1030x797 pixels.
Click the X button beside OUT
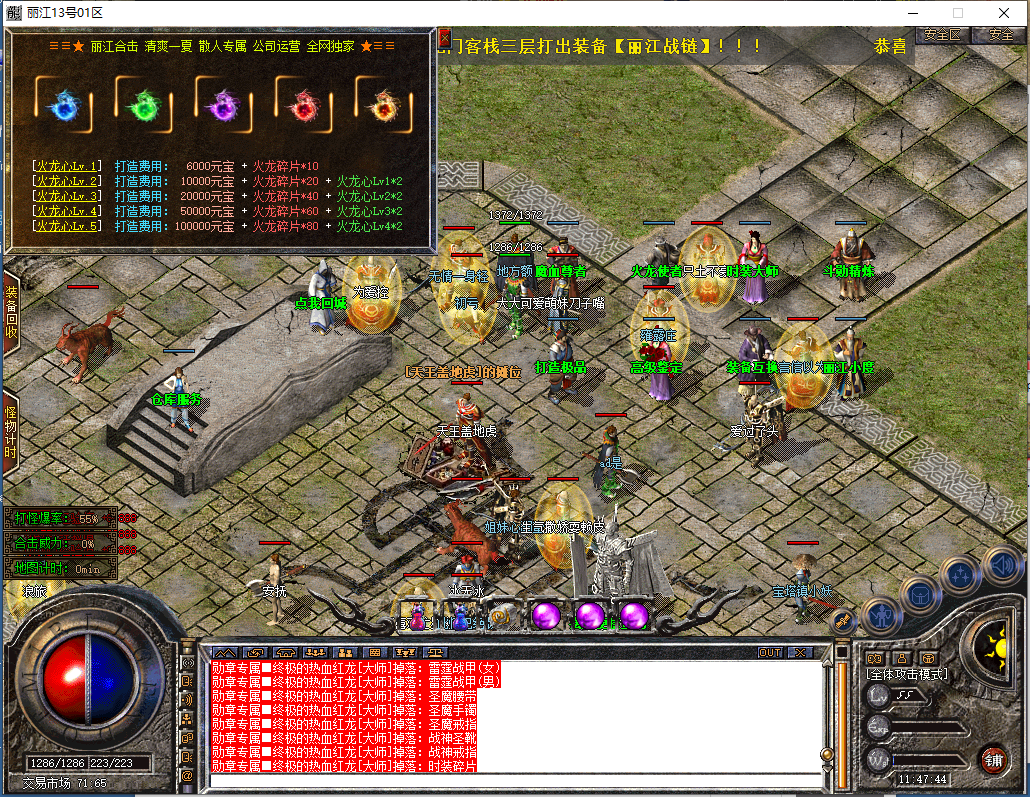coord(798,652)
